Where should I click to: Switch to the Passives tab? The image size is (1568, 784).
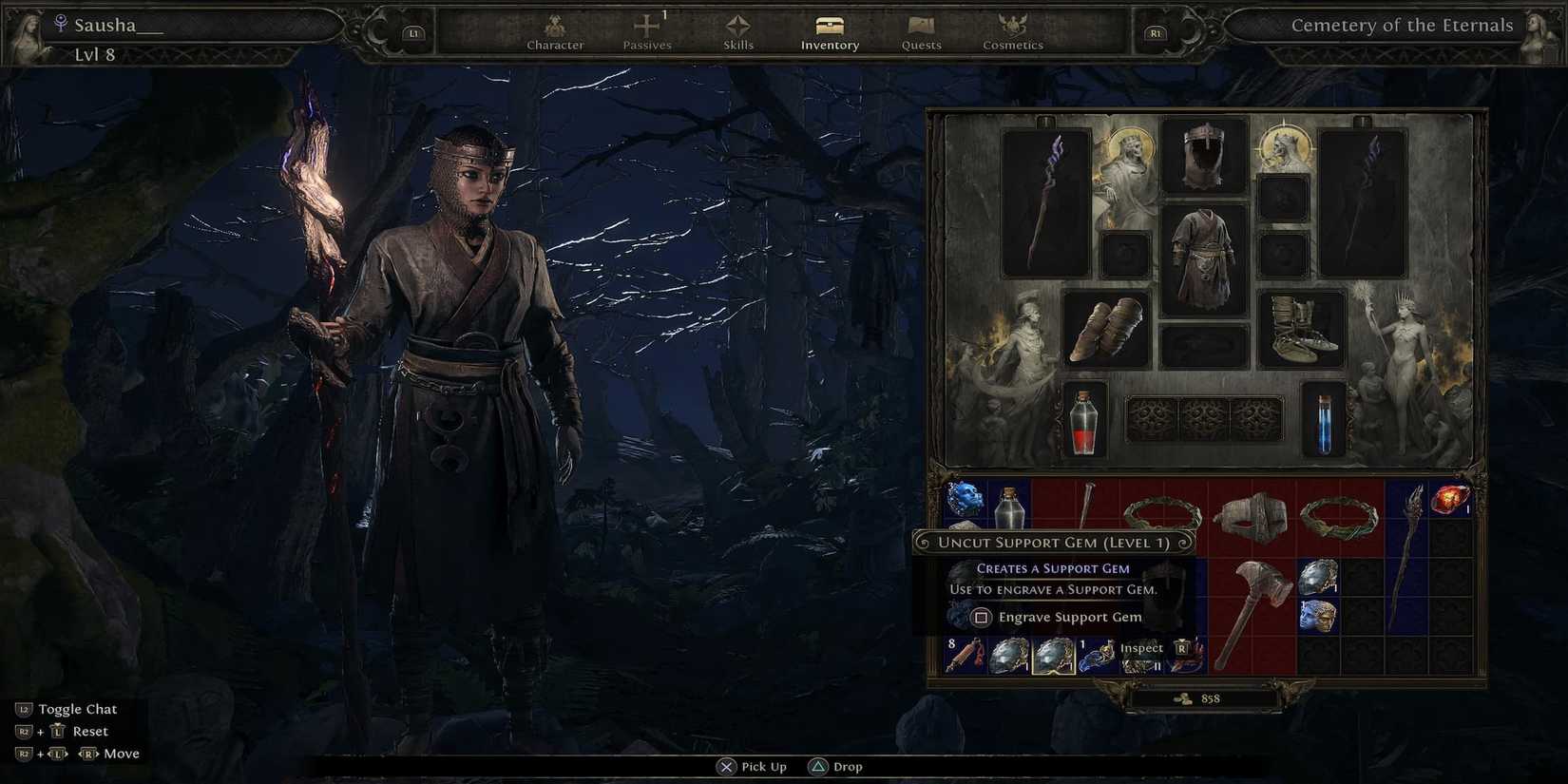647,33
